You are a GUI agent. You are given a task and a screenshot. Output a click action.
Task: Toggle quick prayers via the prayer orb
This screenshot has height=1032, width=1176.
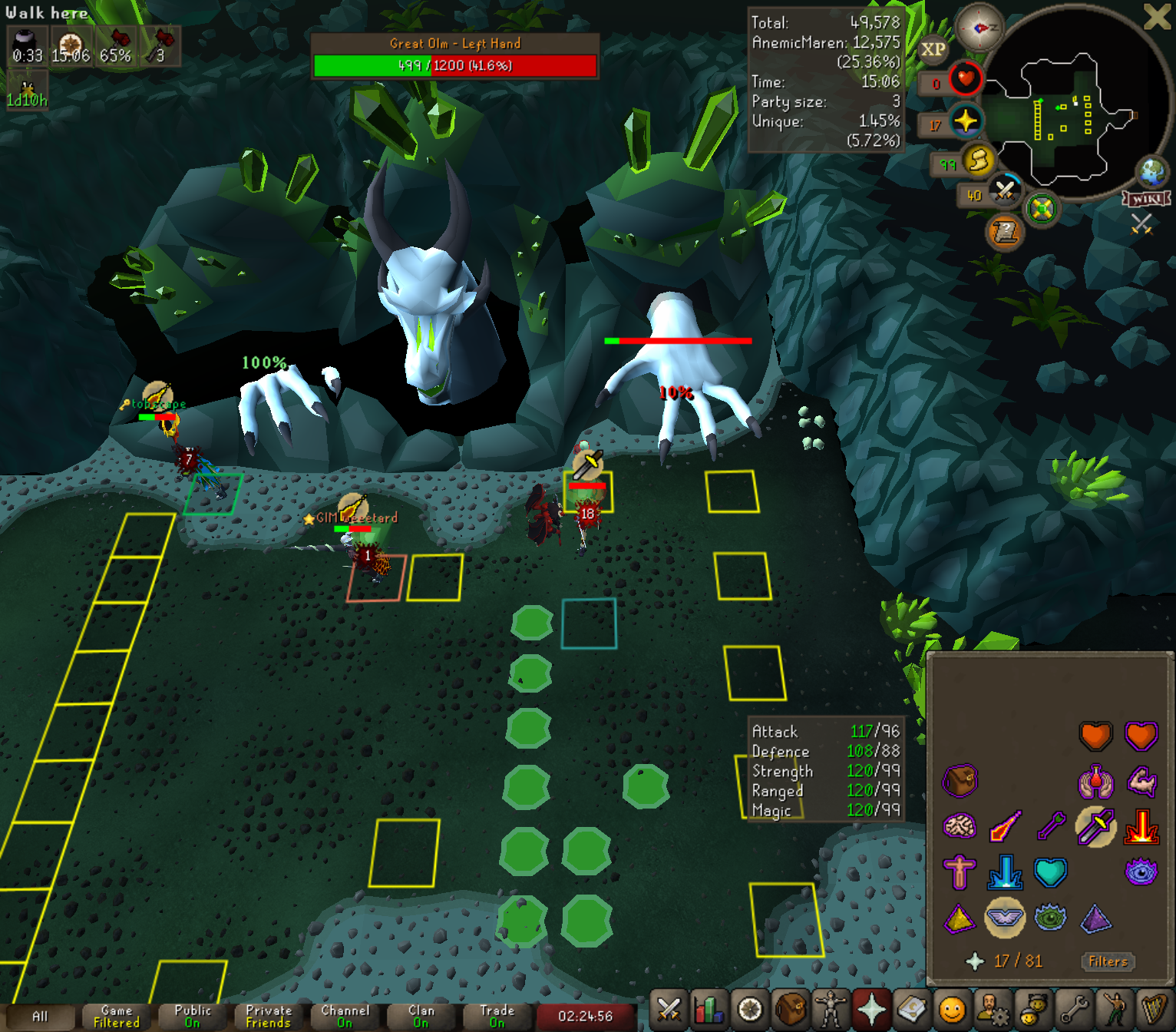pyautogui.click(x=965, y=121)
